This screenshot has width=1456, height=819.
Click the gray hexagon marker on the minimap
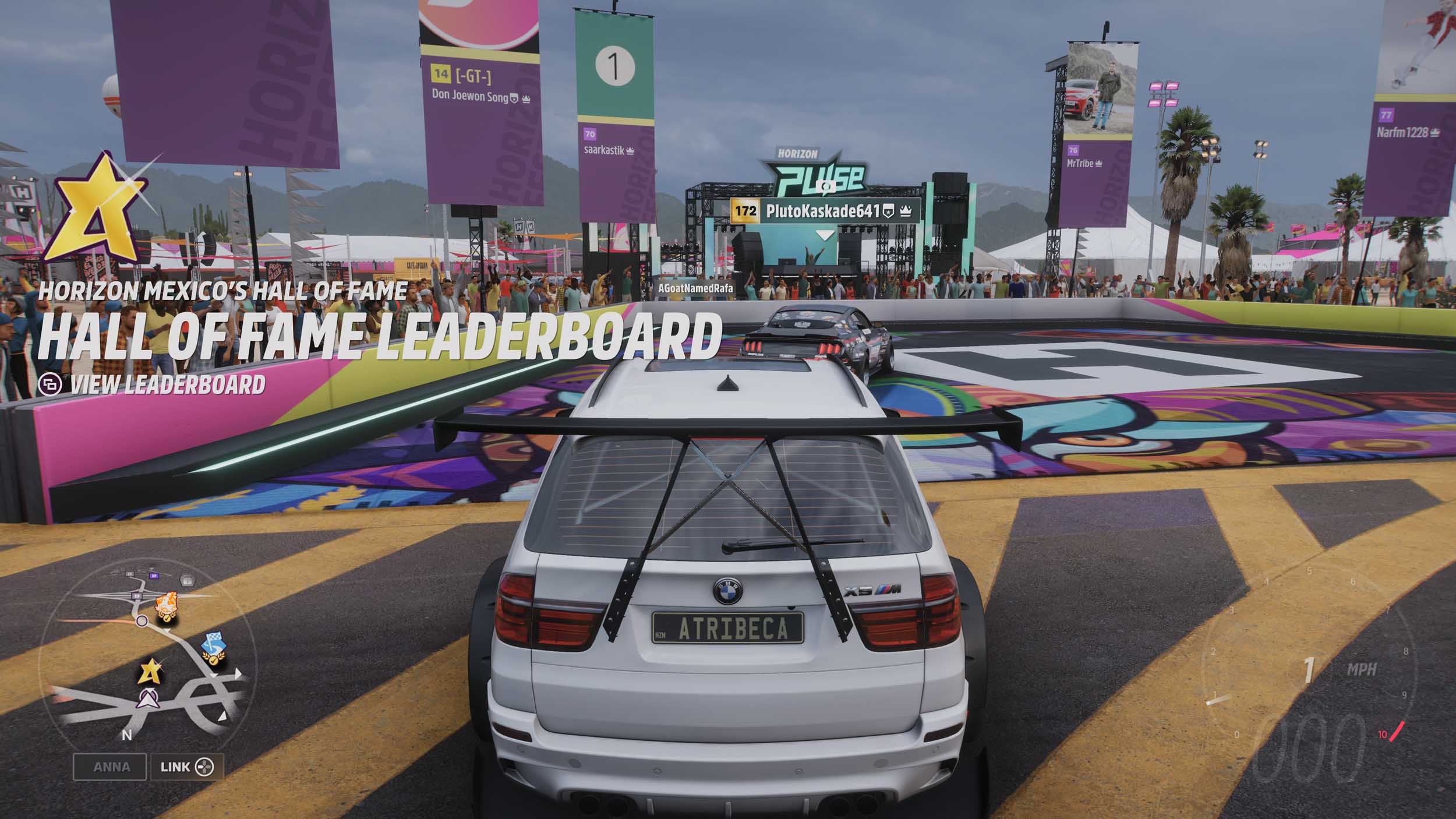pos(187,580)
